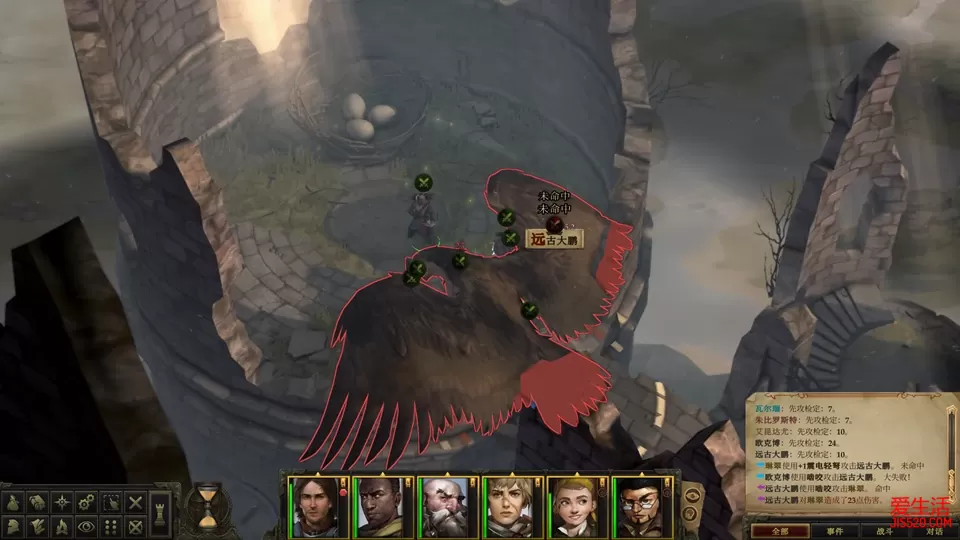The width and height of the screenshot is (960, 540).
Task: Toggle the eye stealth icon
Action: click(87, 525)
